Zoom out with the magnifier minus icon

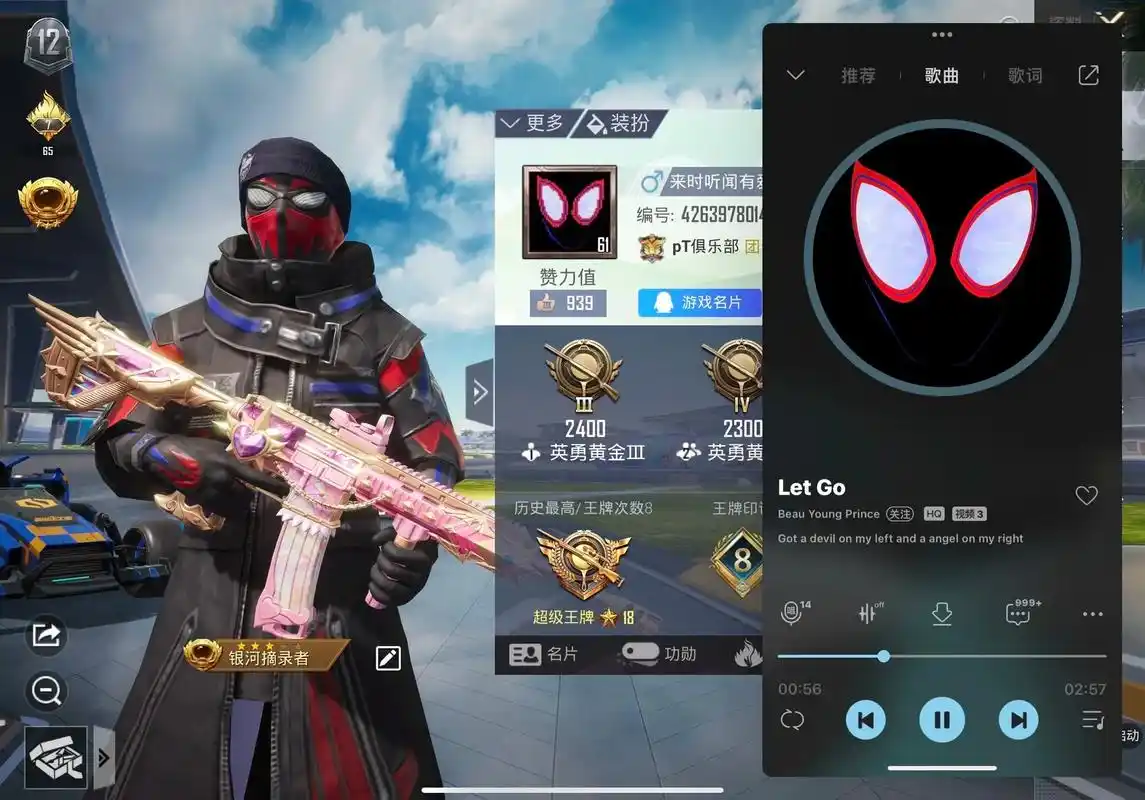pos(47,689)
